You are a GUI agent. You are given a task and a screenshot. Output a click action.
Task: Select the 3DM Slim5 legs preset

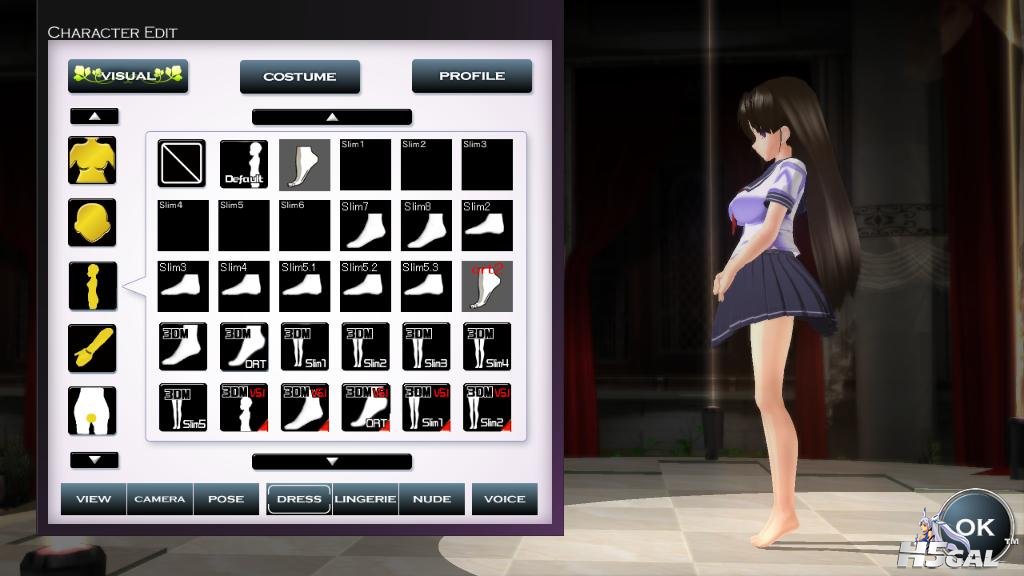[x=182, y=407]
